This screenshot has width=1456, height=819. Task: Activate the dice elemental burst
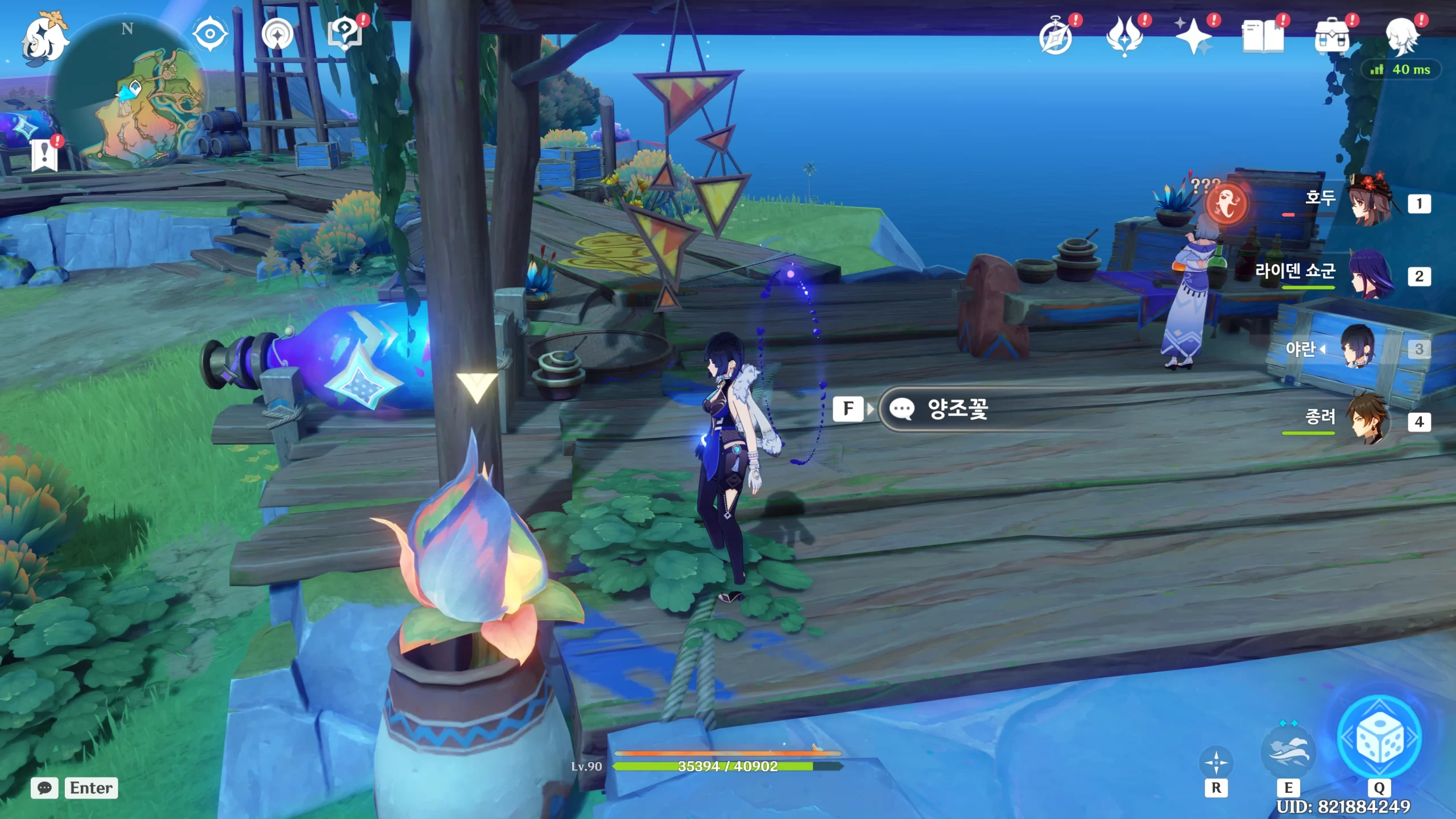tap(1379, 738)
